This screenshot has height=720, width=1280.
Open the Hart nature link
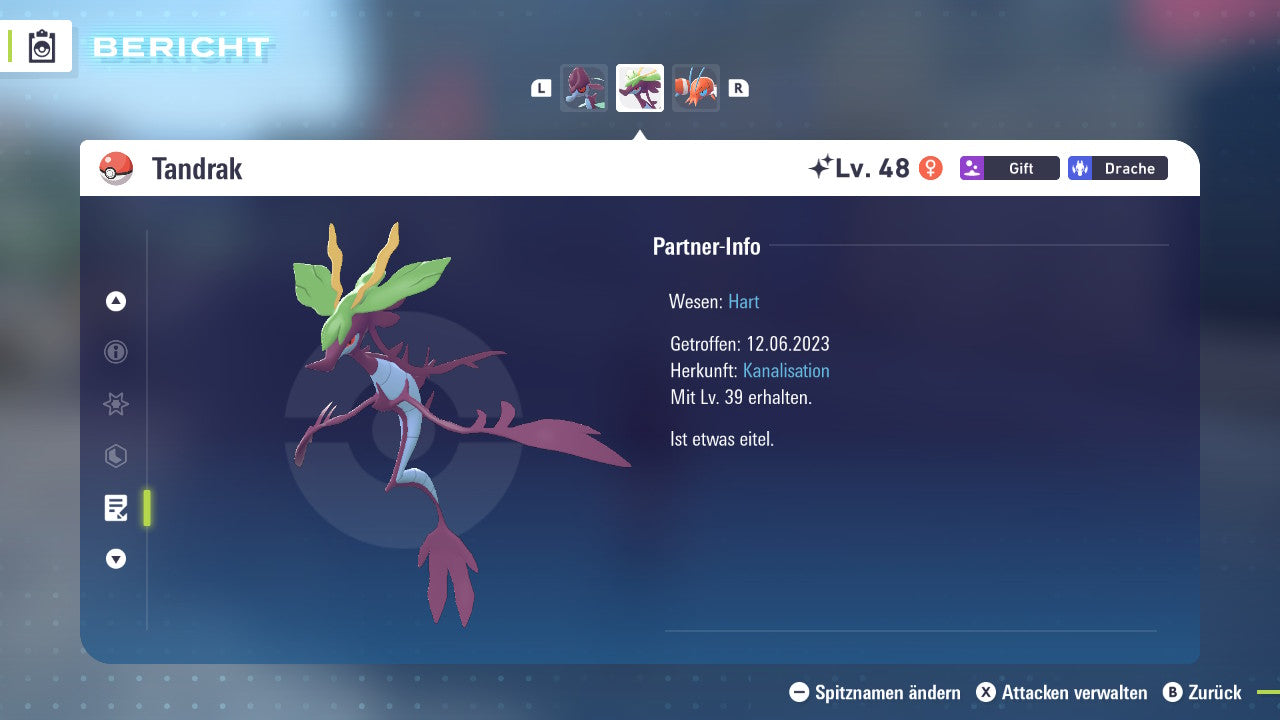click(743, 301)
